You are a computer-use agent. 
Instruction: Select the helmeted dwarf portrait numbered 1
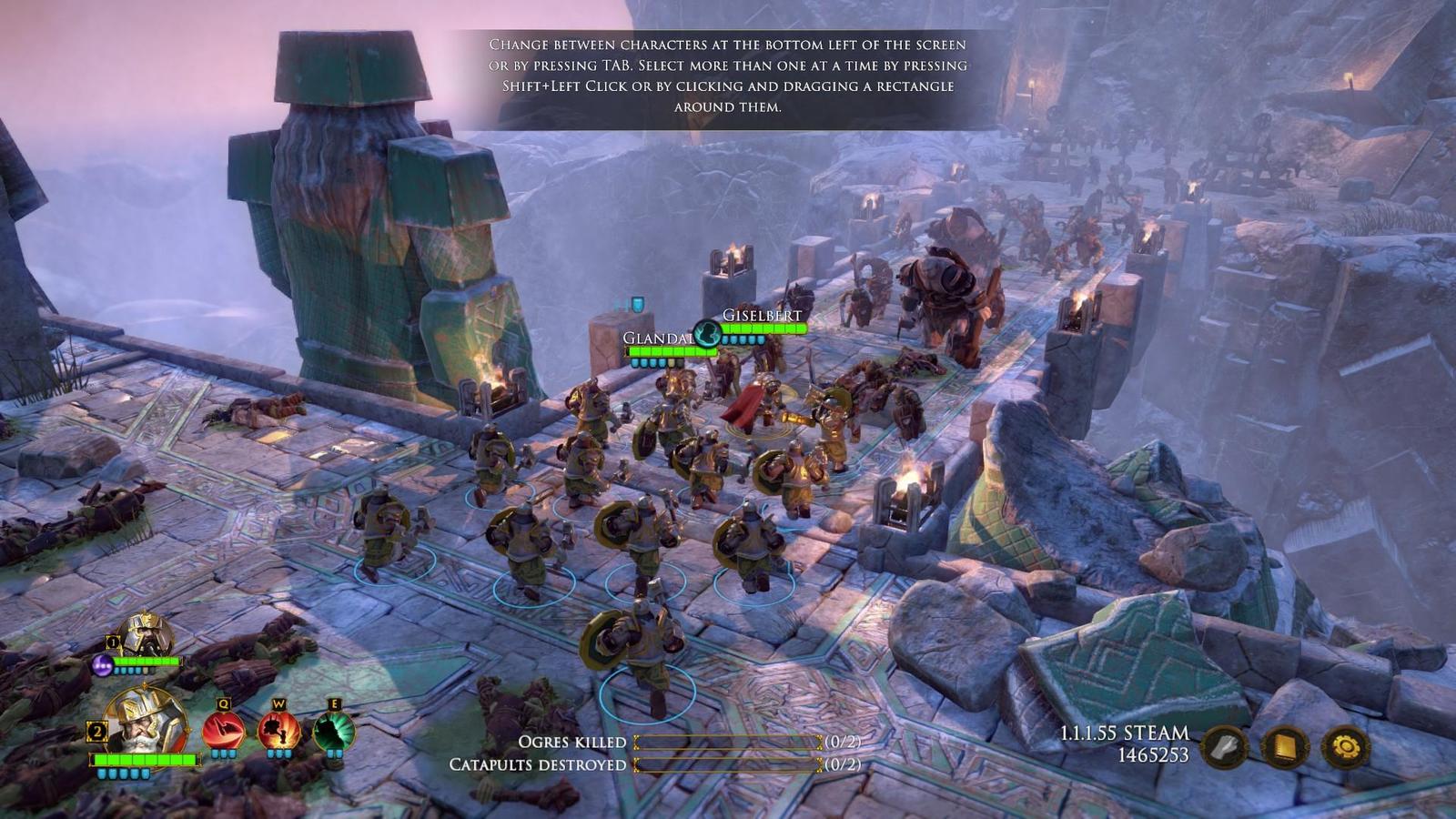[x=147, y=634]
